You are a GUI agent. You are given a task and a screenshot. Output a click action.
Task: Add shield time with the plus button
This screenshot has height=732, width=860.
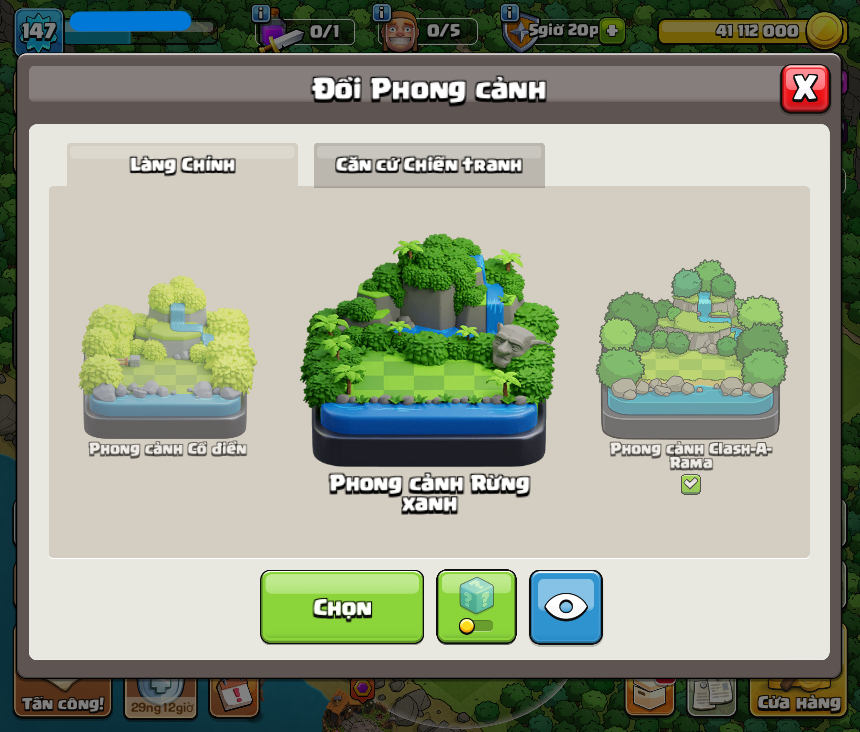[x=612, y=30]
